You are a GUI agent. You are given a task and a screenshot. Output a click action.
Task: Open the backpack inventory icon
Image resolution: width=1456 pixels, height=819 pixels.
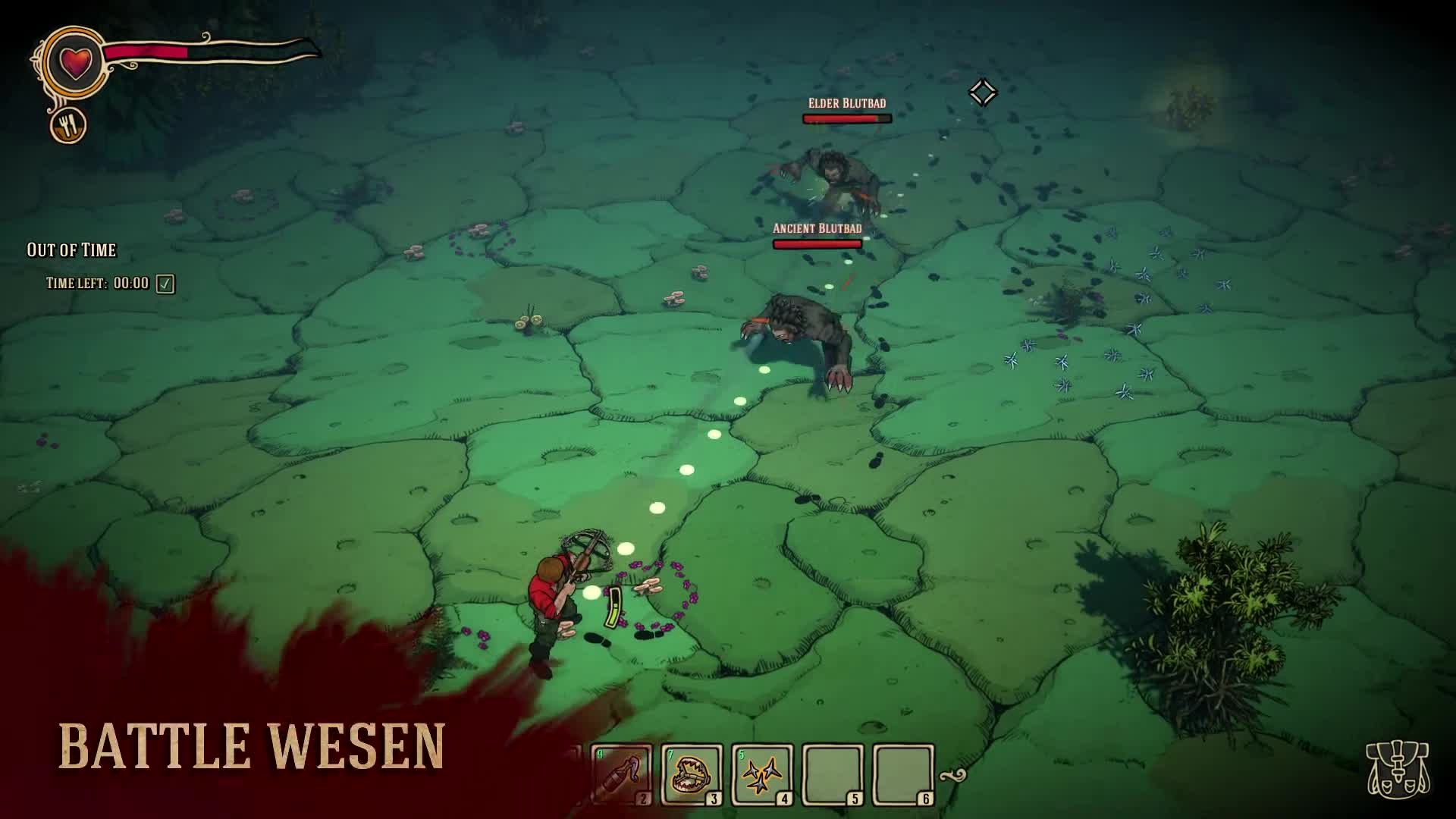click(1397, 769)
